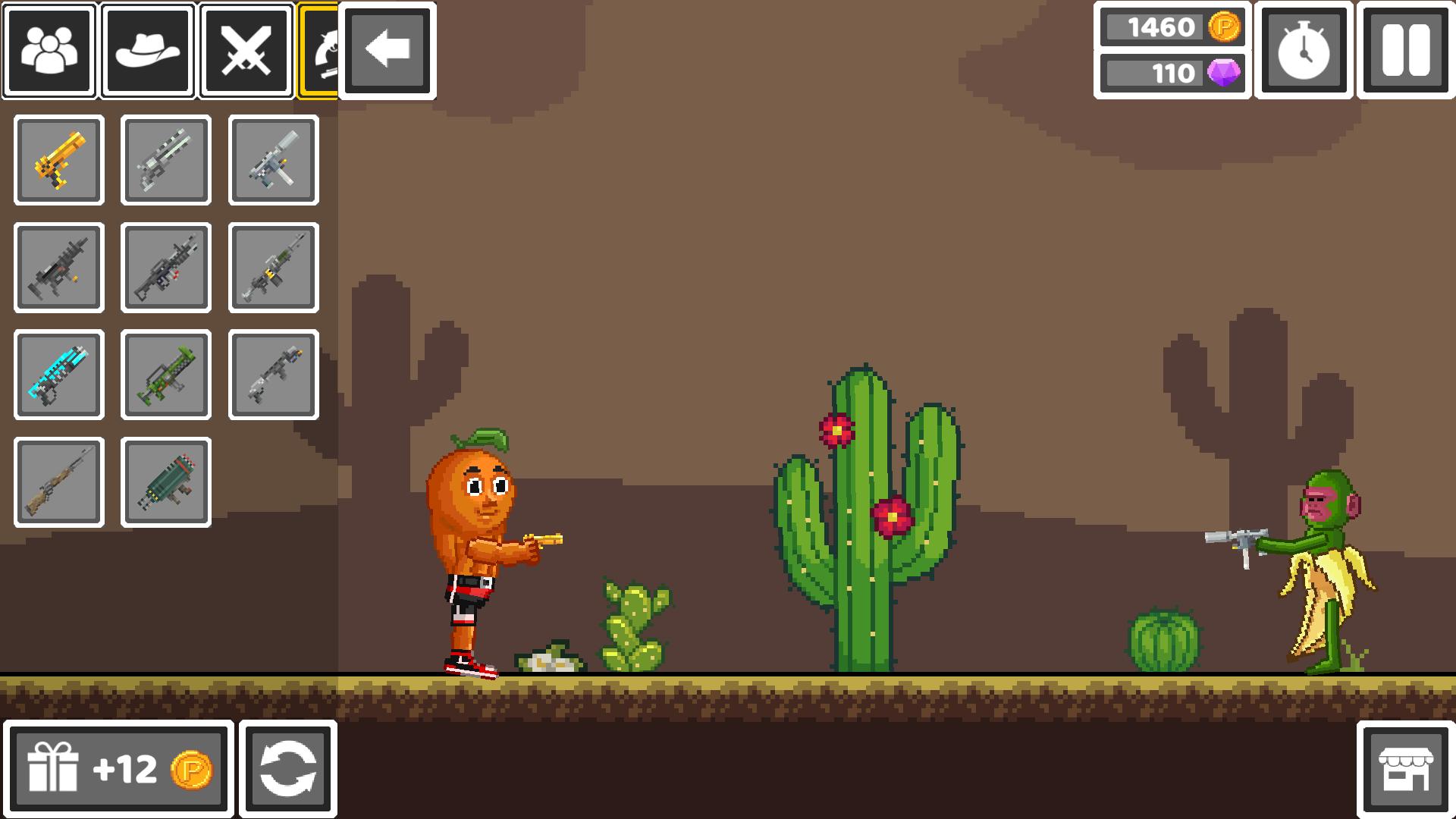Select the black assault rifle
Viewport: 1456px width, 819px height.
(59, 268)
